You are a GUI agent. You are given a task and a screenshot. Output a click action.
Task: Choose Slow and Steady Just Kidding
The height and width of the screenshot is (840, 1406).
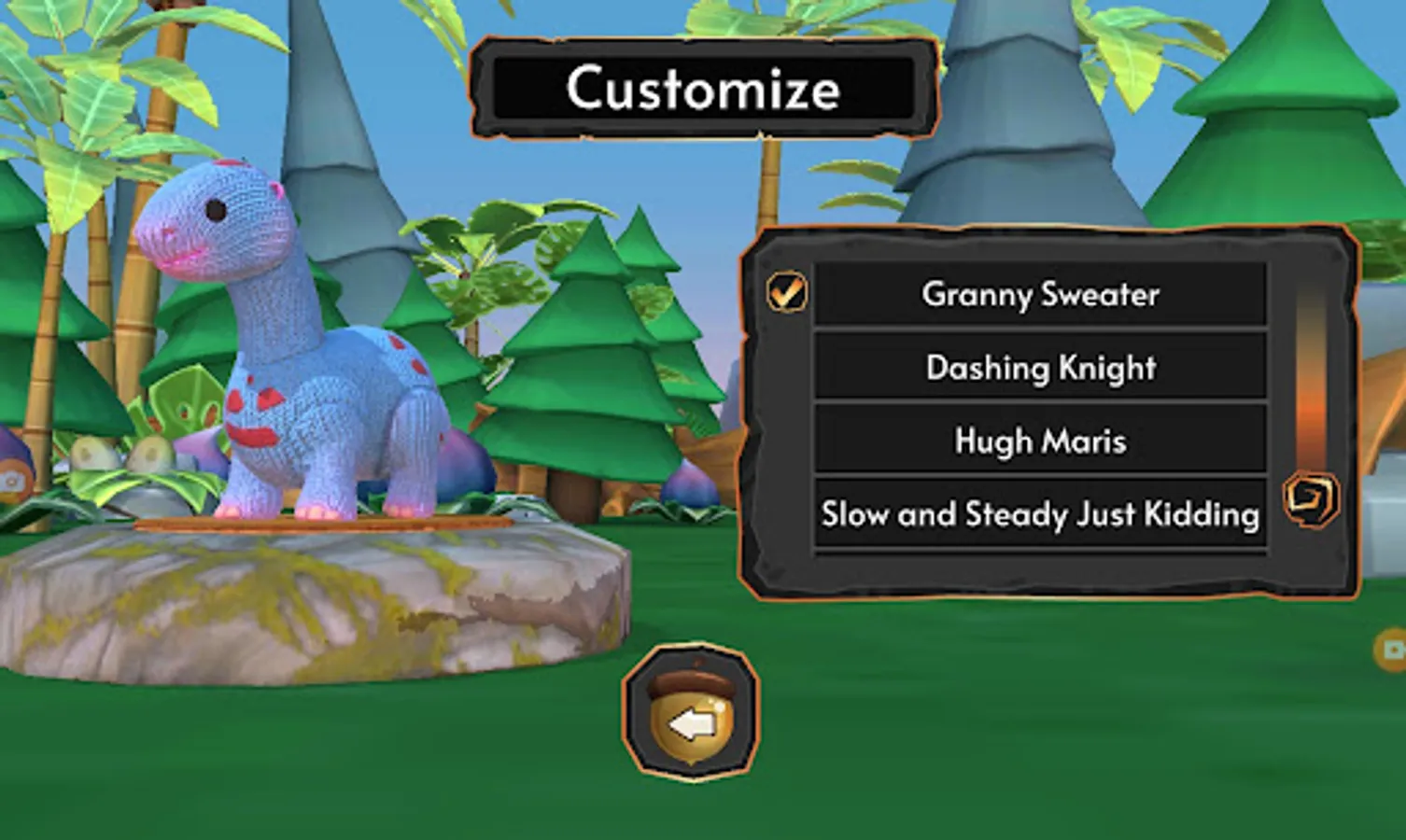point(1039,512)
